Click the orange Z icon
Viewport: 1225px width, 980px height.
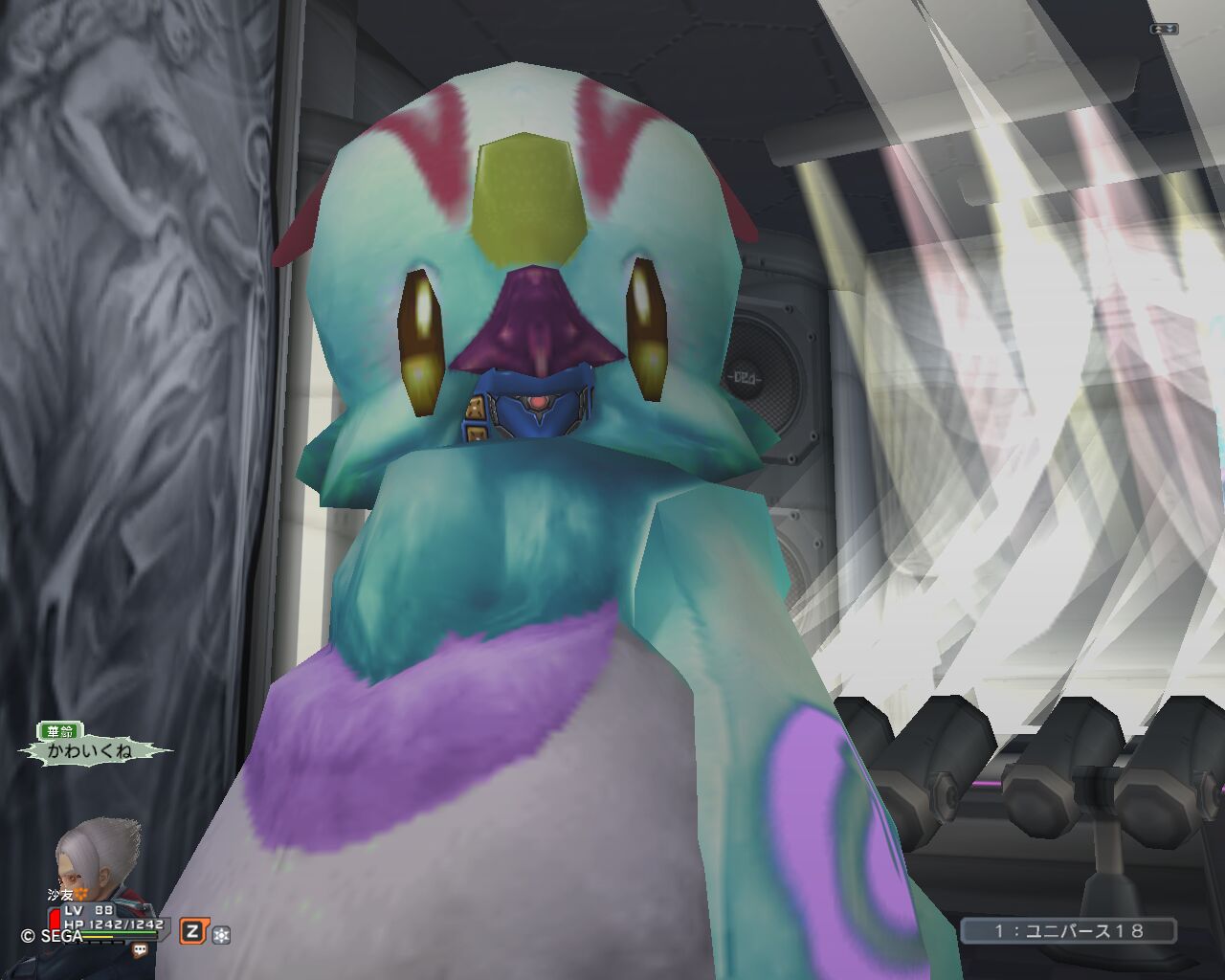[193, 930]
